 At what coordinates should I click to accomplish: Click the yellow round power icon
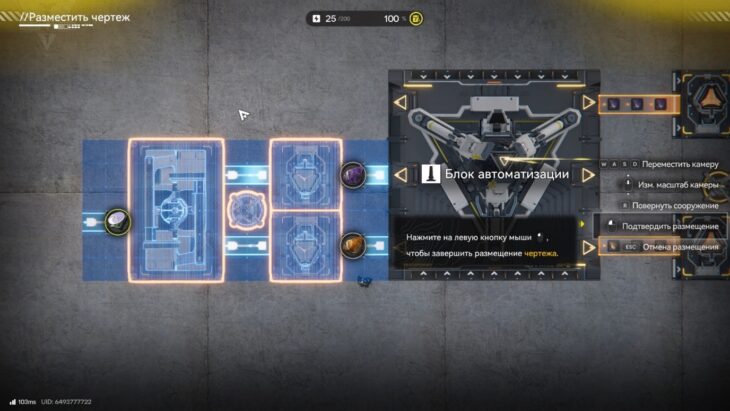(416, 19)
